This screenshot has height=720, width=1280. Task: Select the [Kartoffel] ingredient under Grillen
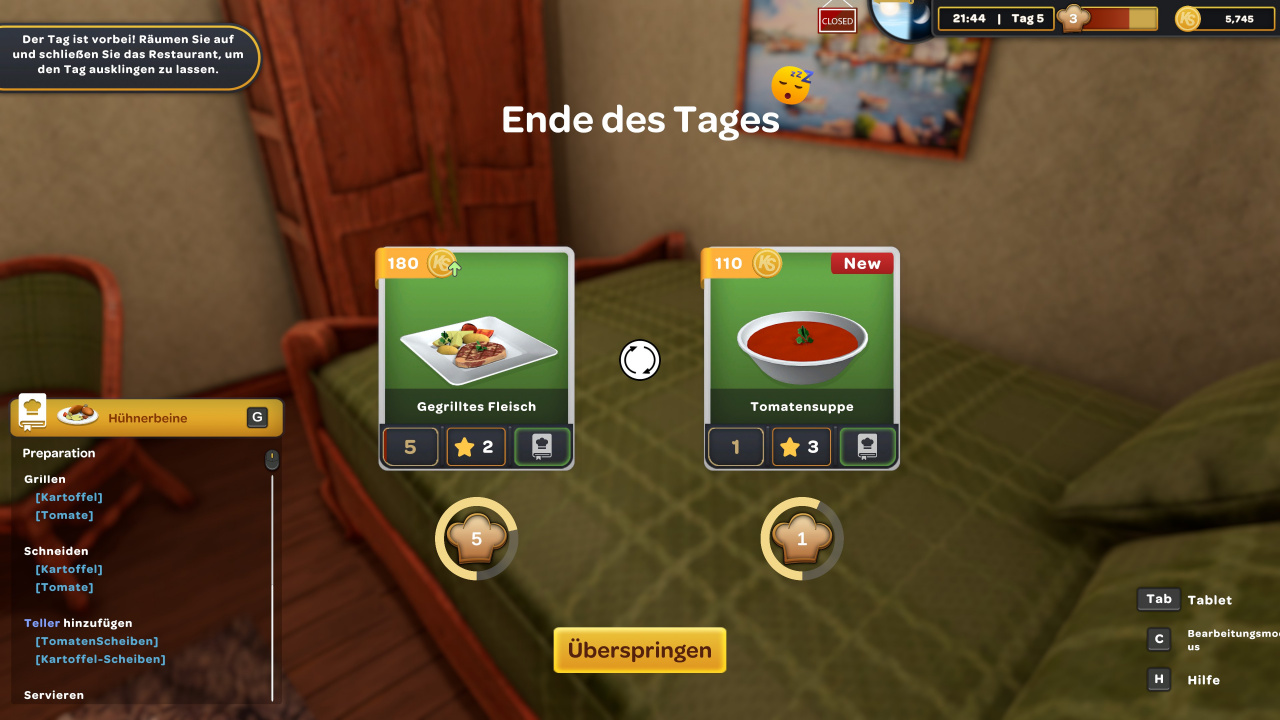pyautogui.click(x=69, y=497)
